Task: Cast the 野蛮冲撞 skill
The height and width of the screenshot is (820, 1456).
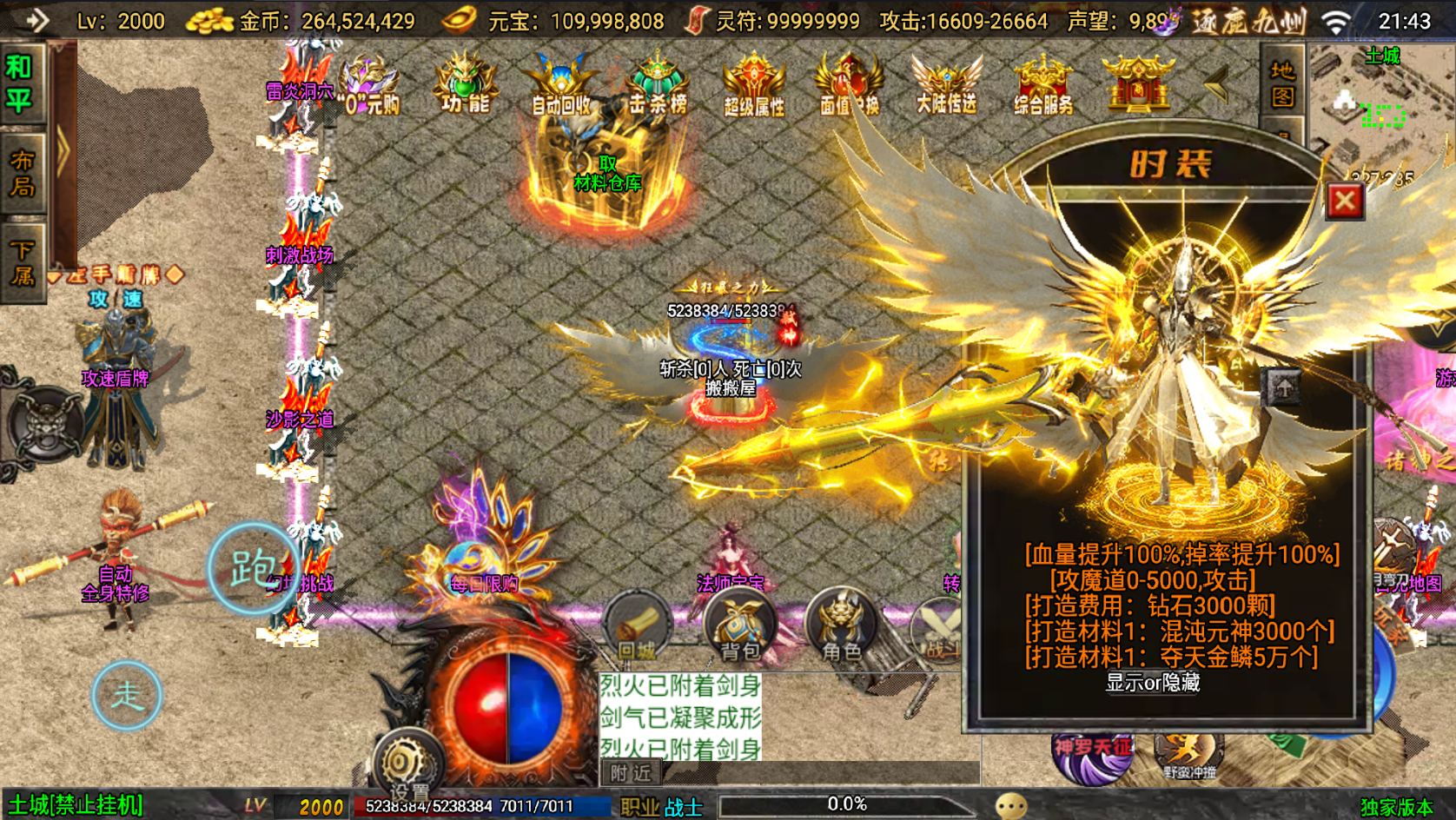Action: click(x=1190, y=754)
